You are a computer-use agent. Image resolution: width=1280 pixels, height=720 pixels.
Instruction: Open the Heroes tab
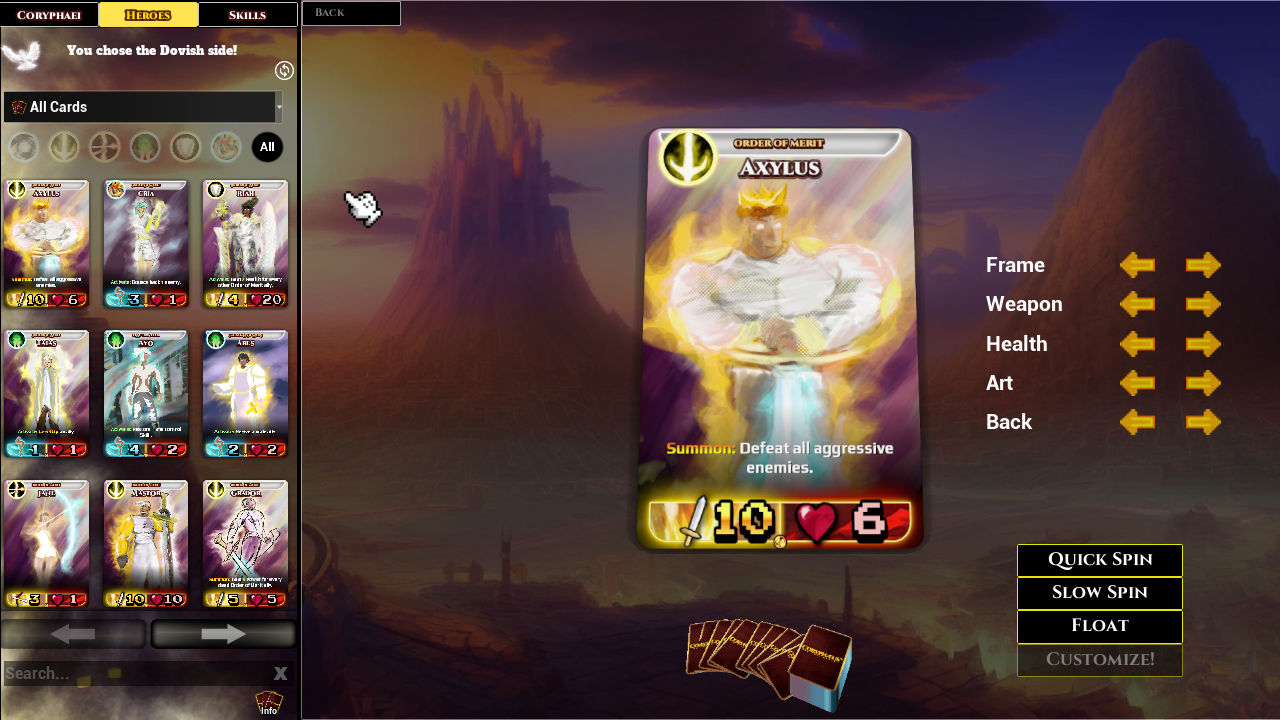148,14
